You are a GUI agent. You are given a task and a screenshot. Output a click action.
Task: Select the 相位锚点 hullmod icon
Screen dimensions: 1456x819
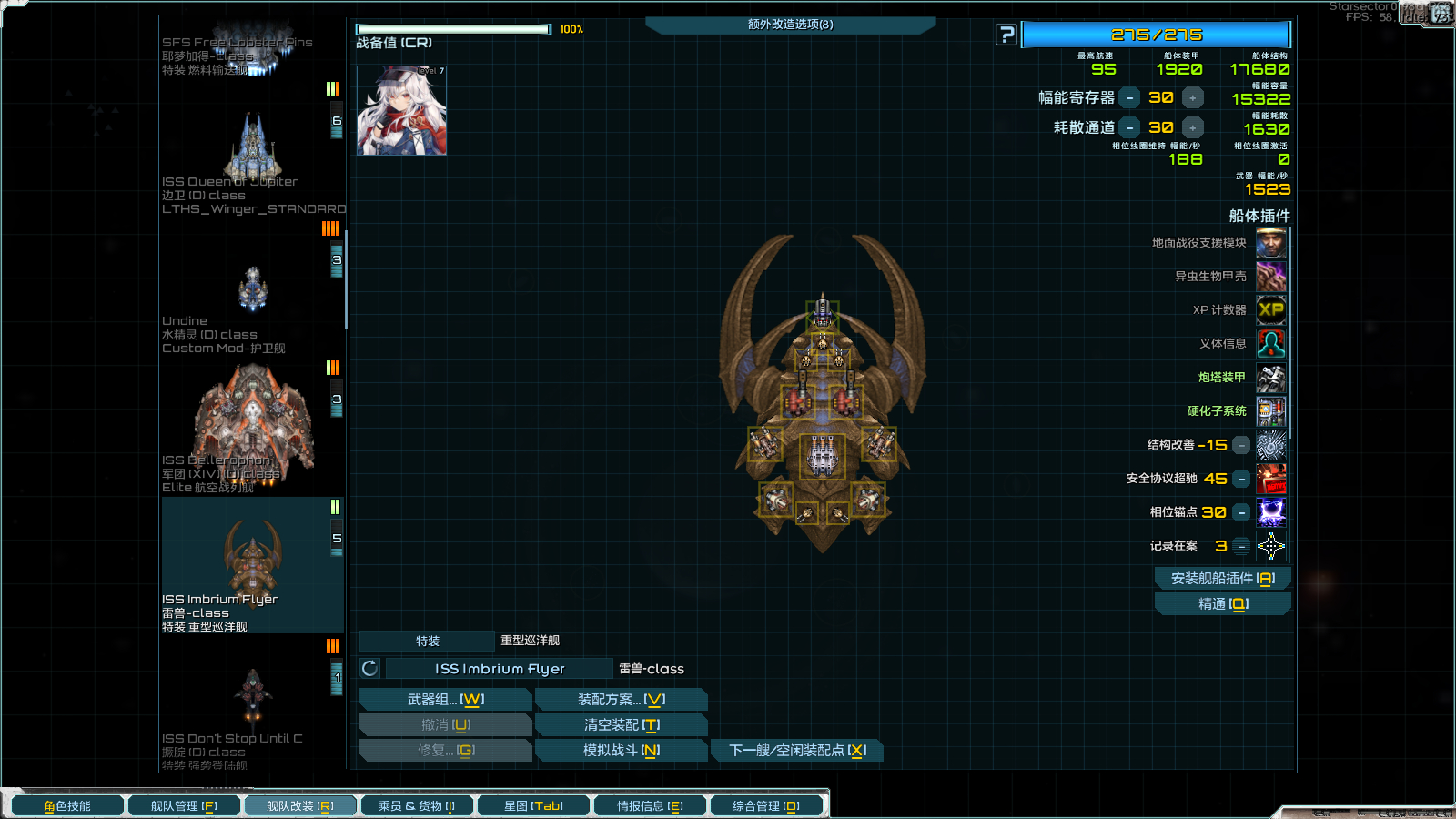tap(1271, 512)
